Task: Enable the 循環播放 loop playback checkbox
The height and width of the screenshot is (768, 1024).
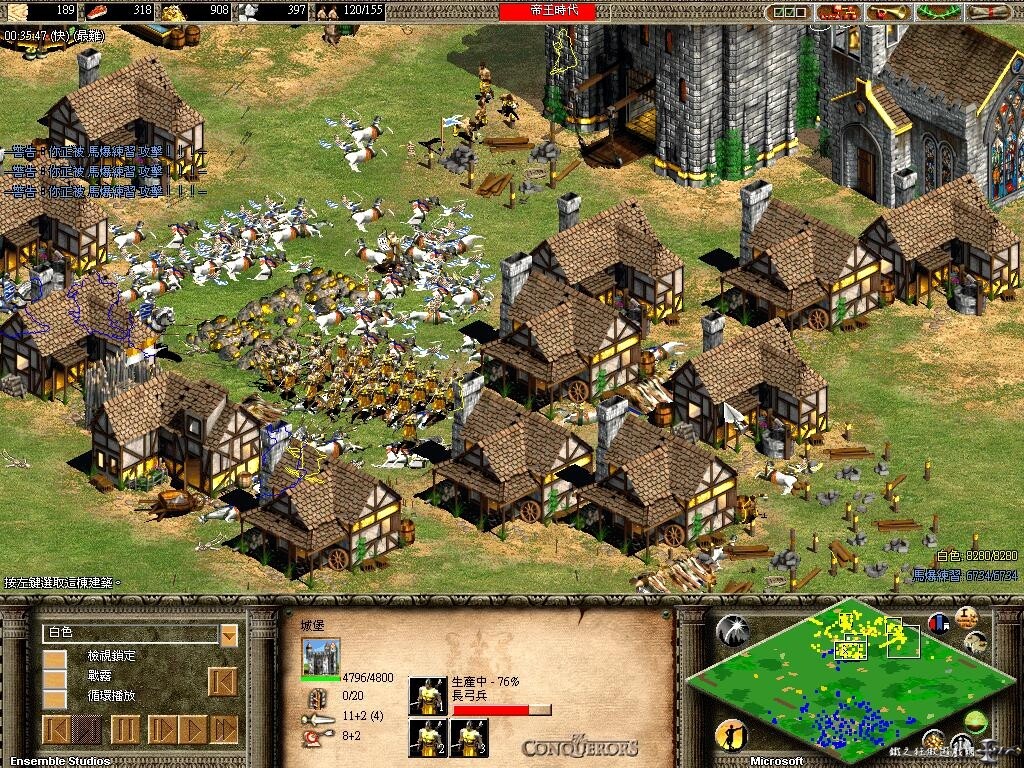Action: [x=55, y=697]
